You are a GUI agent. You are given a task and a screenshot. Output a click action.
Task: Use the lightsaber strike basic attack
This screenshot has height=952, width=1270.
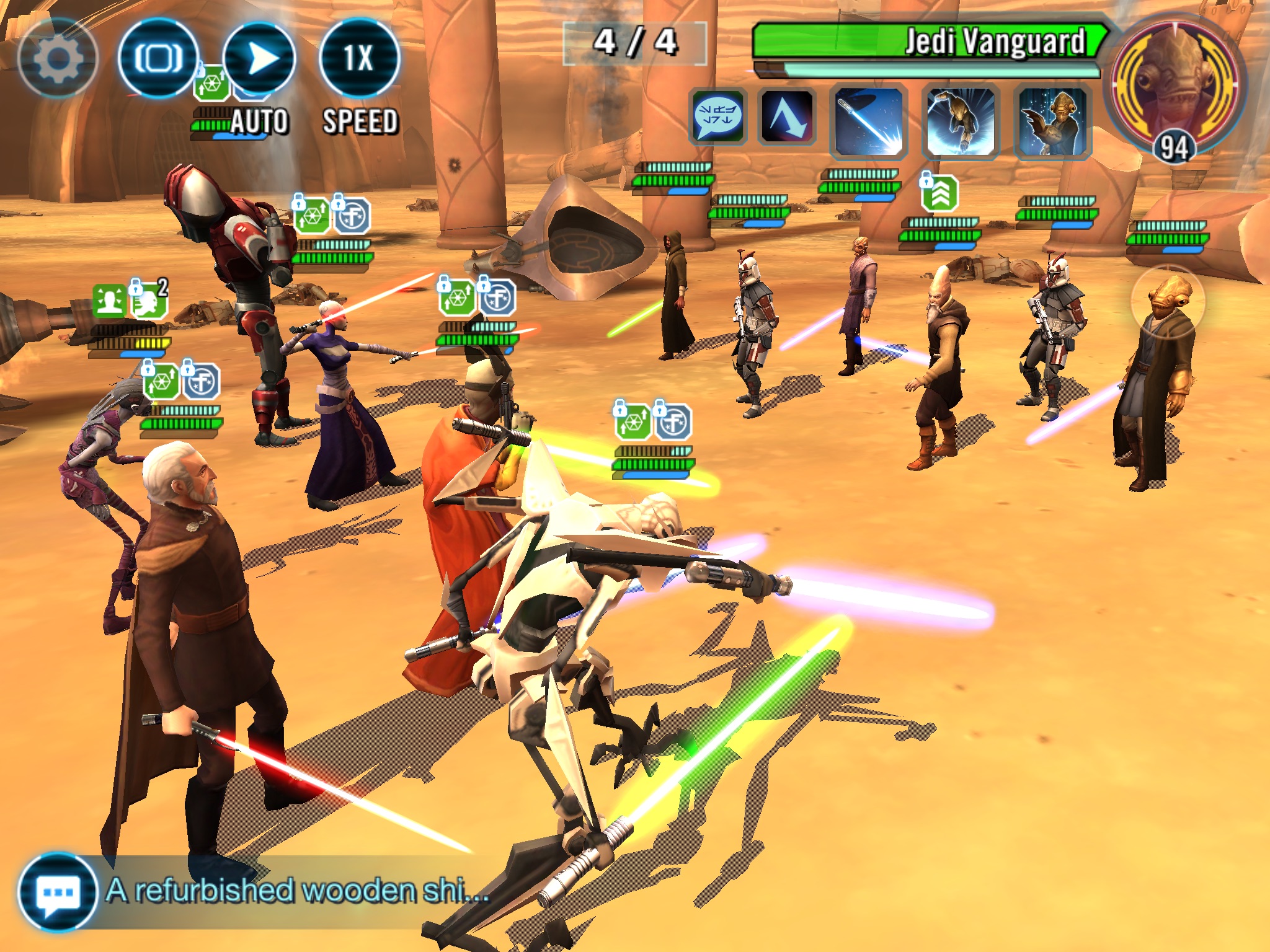coord(868,121)
